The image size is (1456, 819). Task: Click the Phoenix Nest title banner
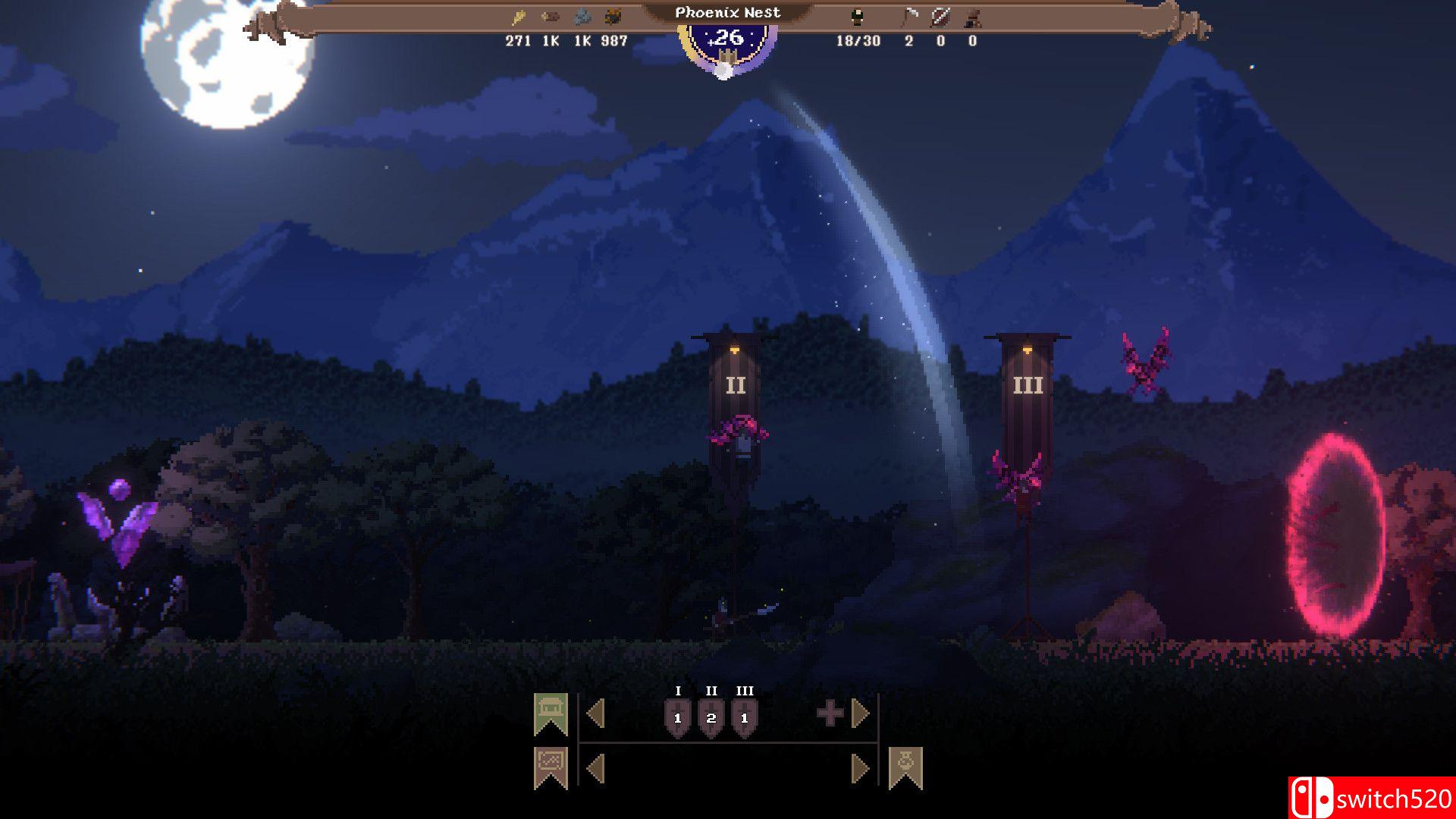tap(728, 12)
